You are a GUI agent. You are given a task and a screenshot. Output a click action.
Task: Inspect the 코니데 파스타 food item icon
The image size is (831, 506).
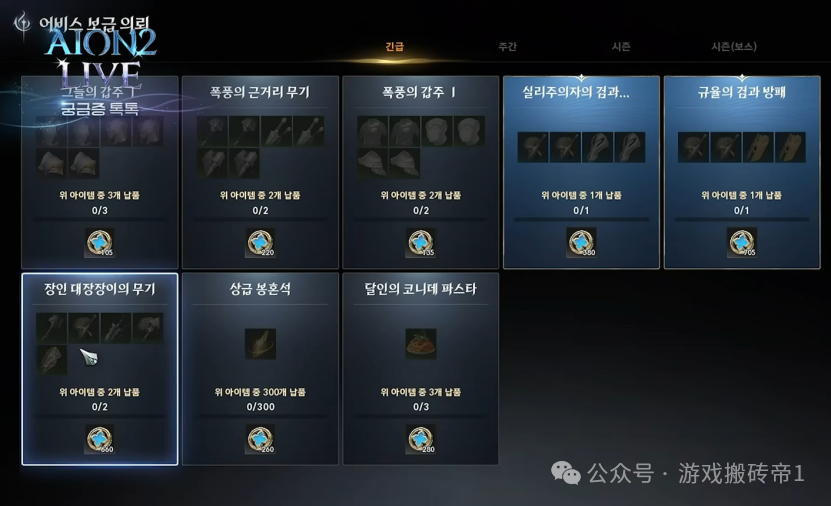tap(420, 343)
